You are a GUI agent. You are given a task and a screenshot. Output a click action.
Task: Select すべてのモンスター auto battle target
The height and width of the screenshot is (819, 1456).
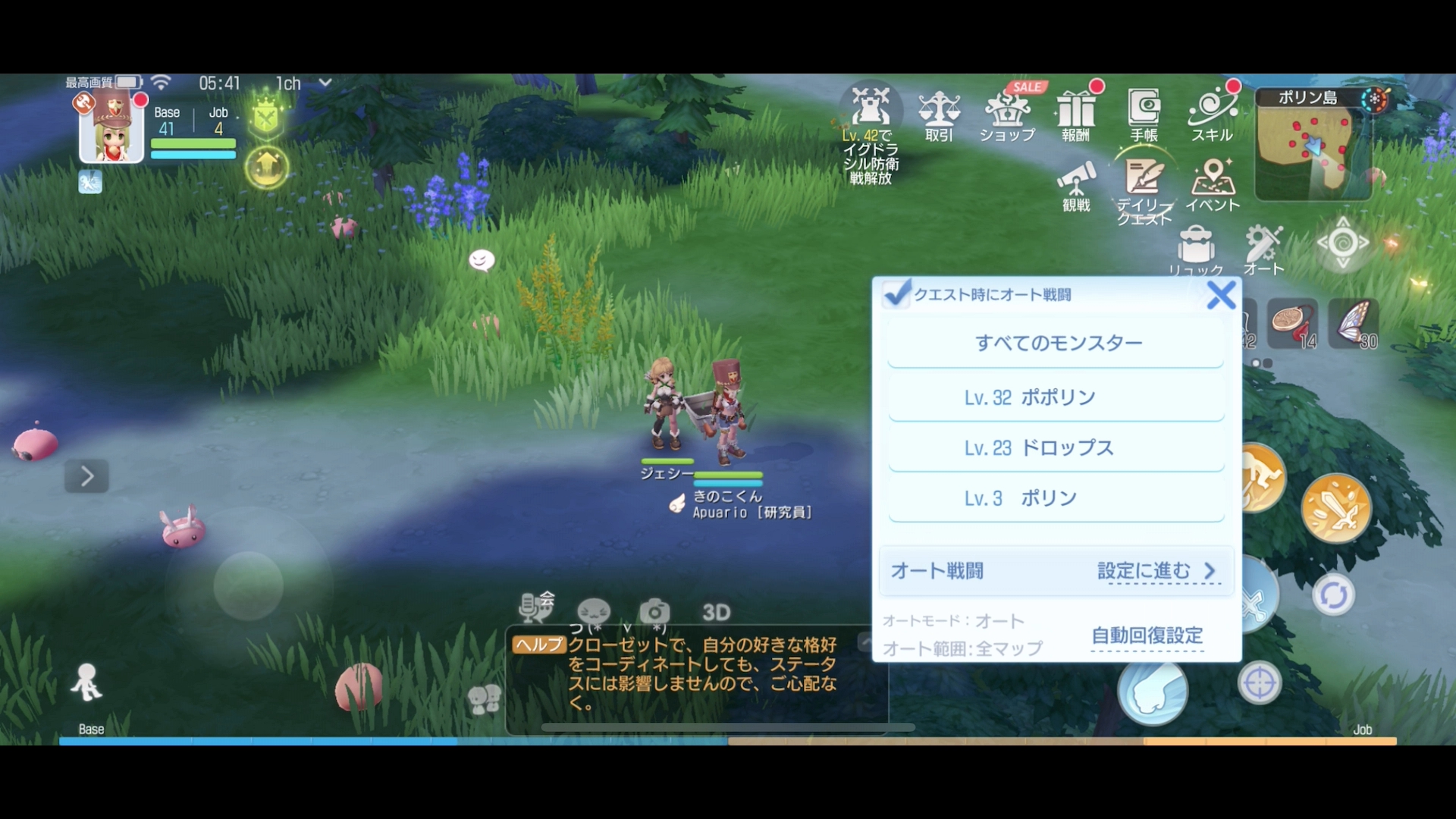coord(1056,342)
